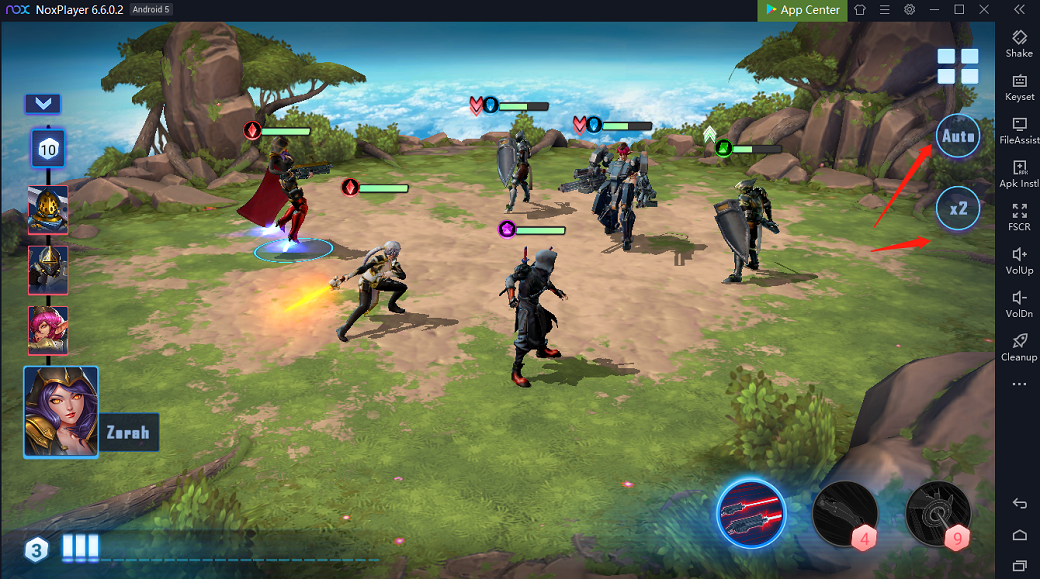This screenshot has height=579, width=1040.
Task: Open the four-square menu icon
Action: pyautogui.click(x=957, y=66)
